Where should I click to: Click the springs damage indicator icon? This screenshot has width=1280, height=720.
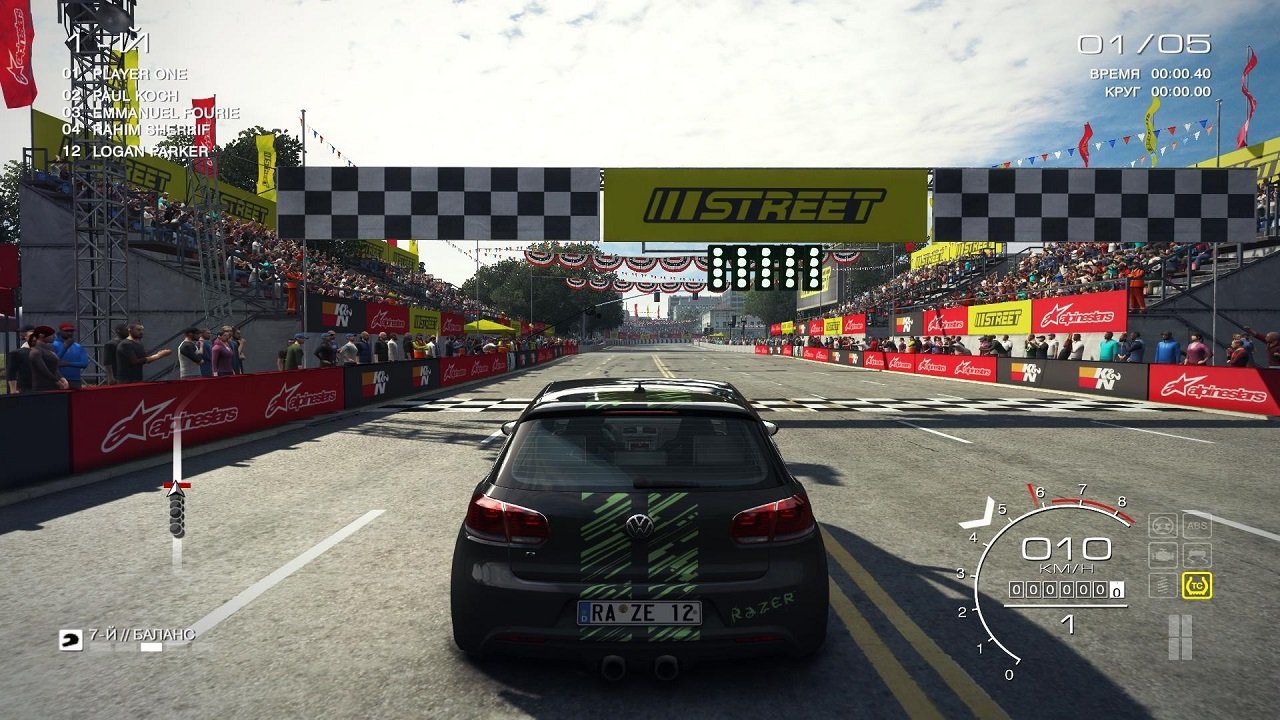[x=1162, y=584]
